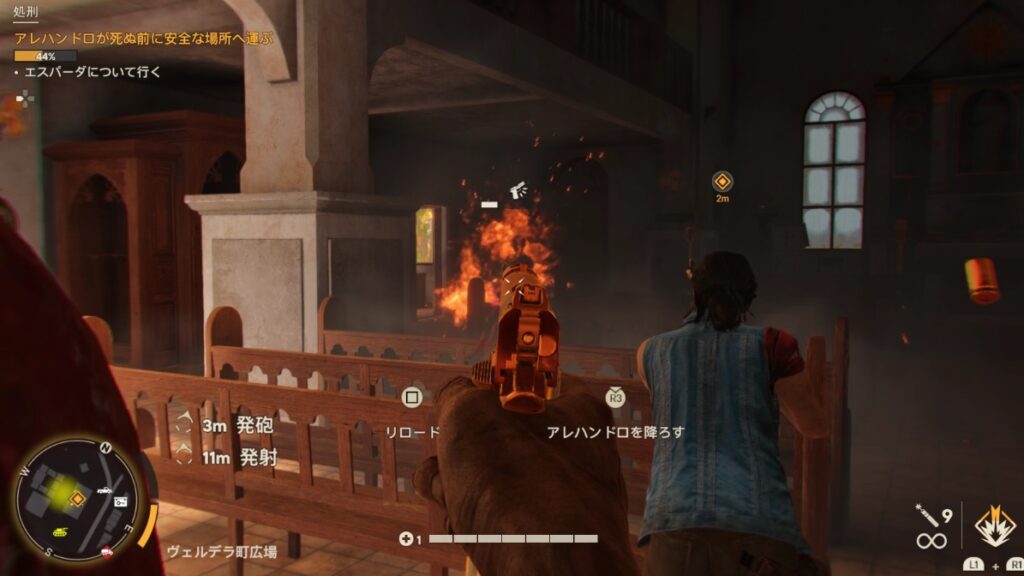
Task: Click the diamond objective waypoint marker
Action: tap(722, 181)
